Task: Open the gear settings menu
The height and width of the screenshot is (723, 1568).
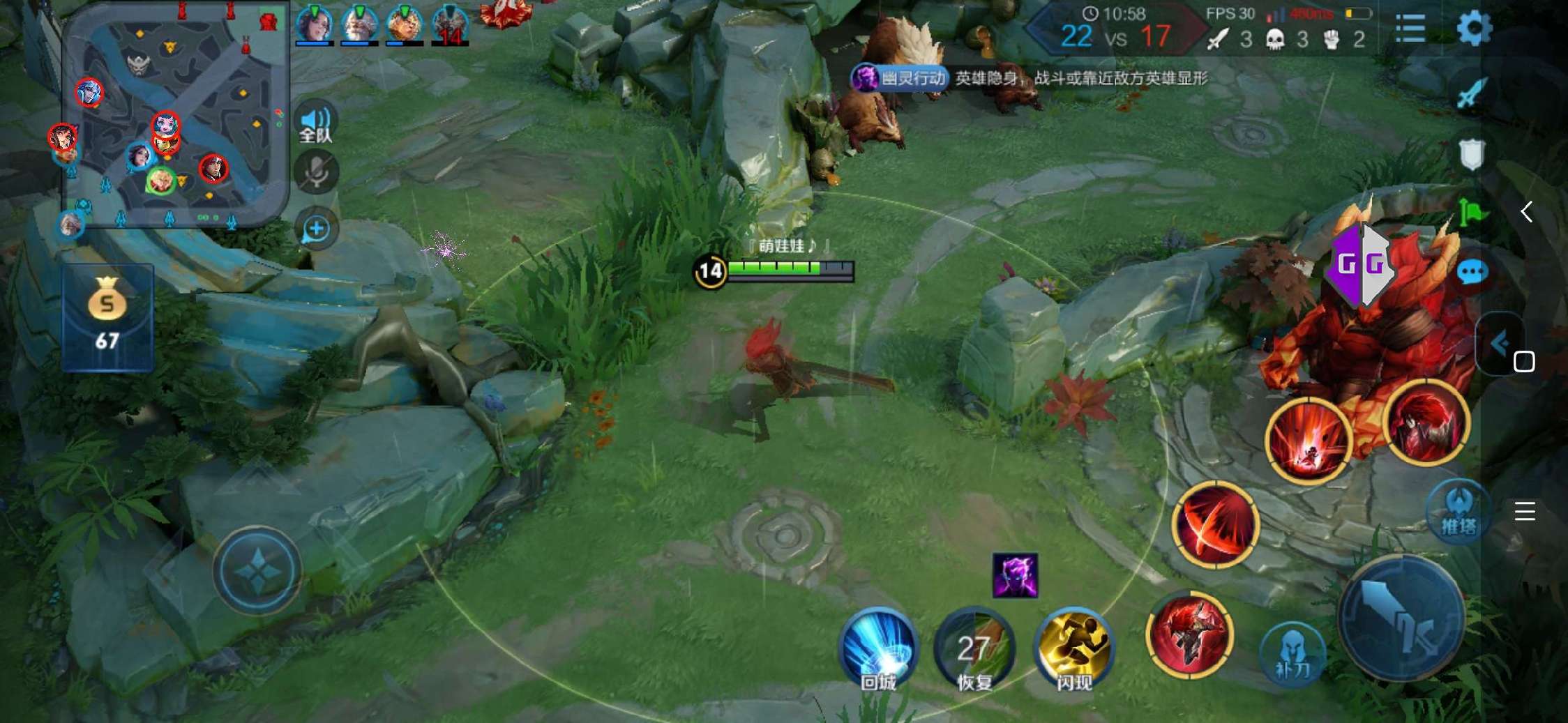Action: click(1474, 29)
